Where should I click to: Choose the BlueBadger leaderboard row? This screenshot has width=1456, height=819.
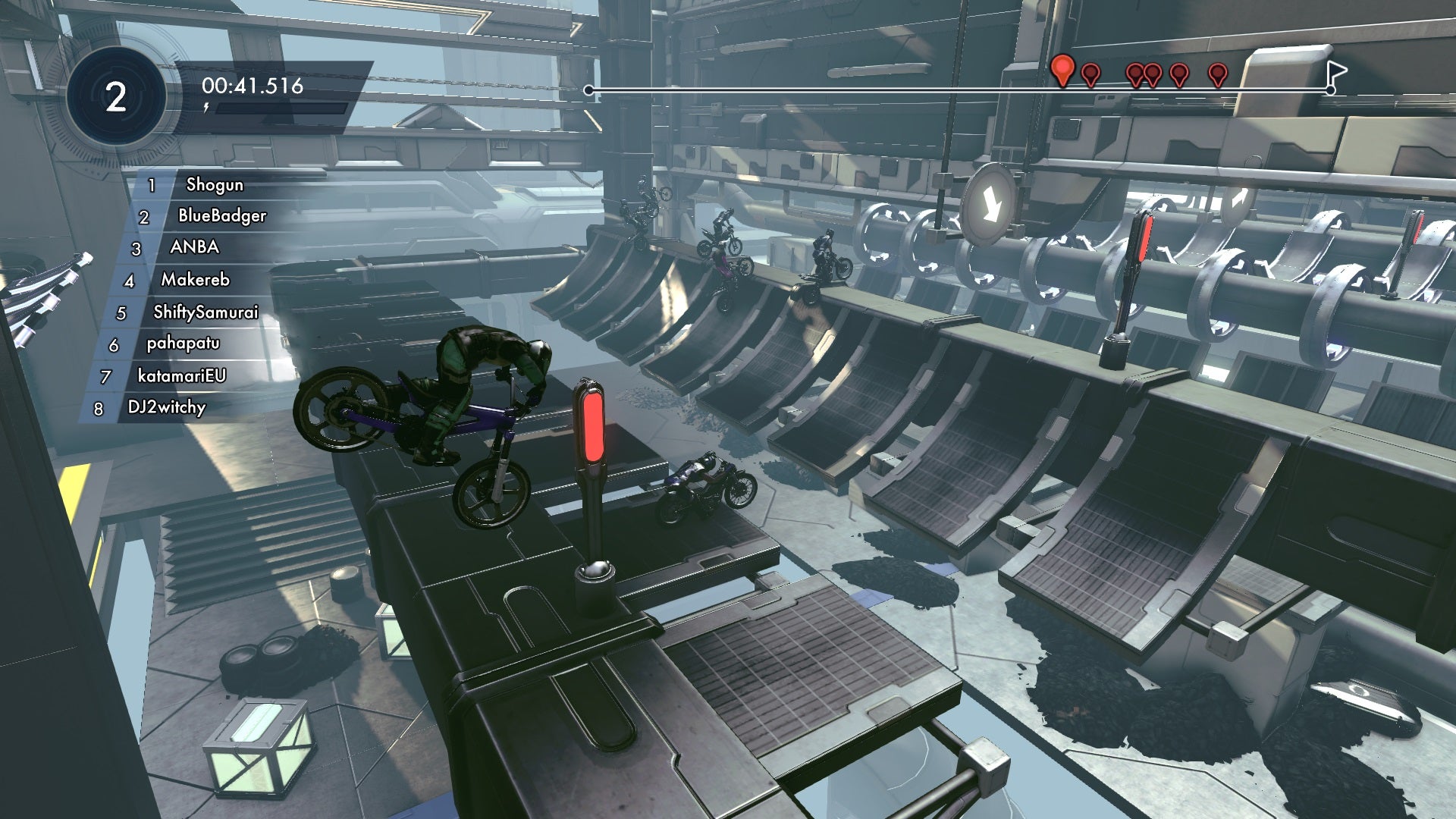[x=221, y=216]
